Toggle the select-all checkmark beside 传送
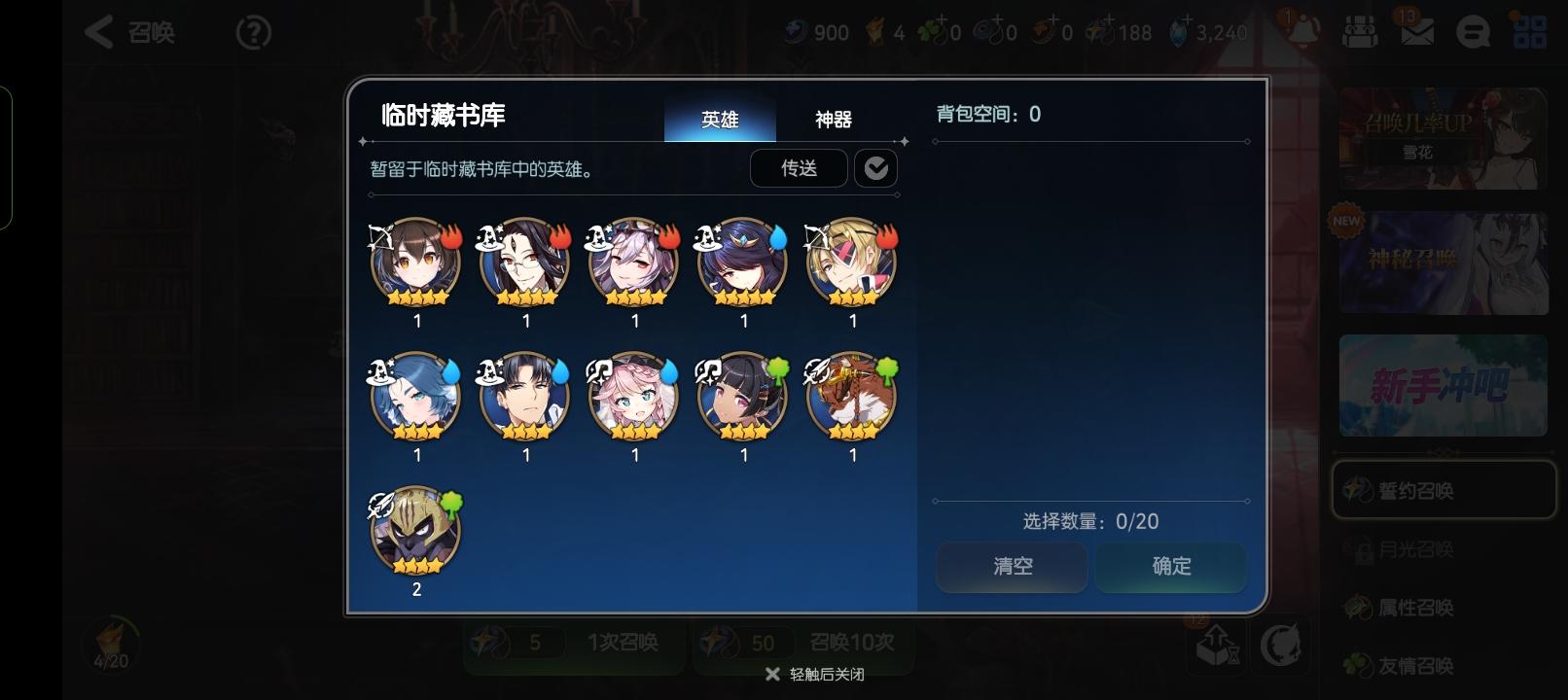Image resolution: width=1568 pixels, height=700 pixels. (876, 167)
